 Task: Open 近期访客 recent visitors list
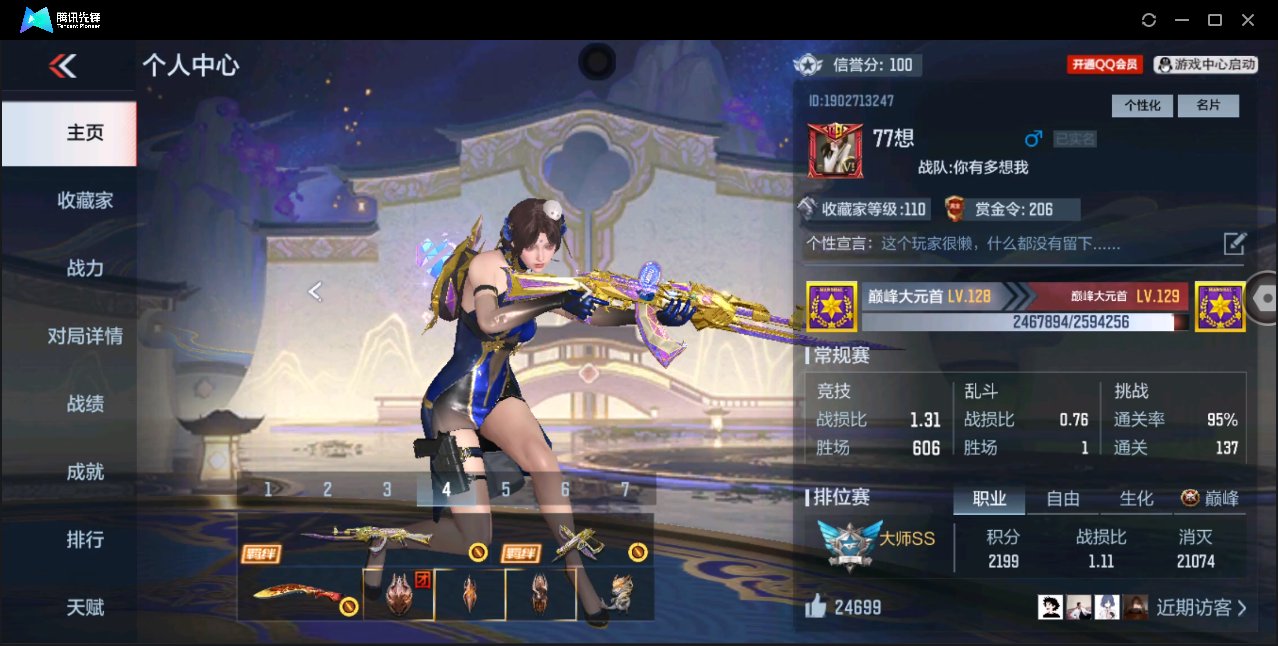click(x=1200, y=607)
